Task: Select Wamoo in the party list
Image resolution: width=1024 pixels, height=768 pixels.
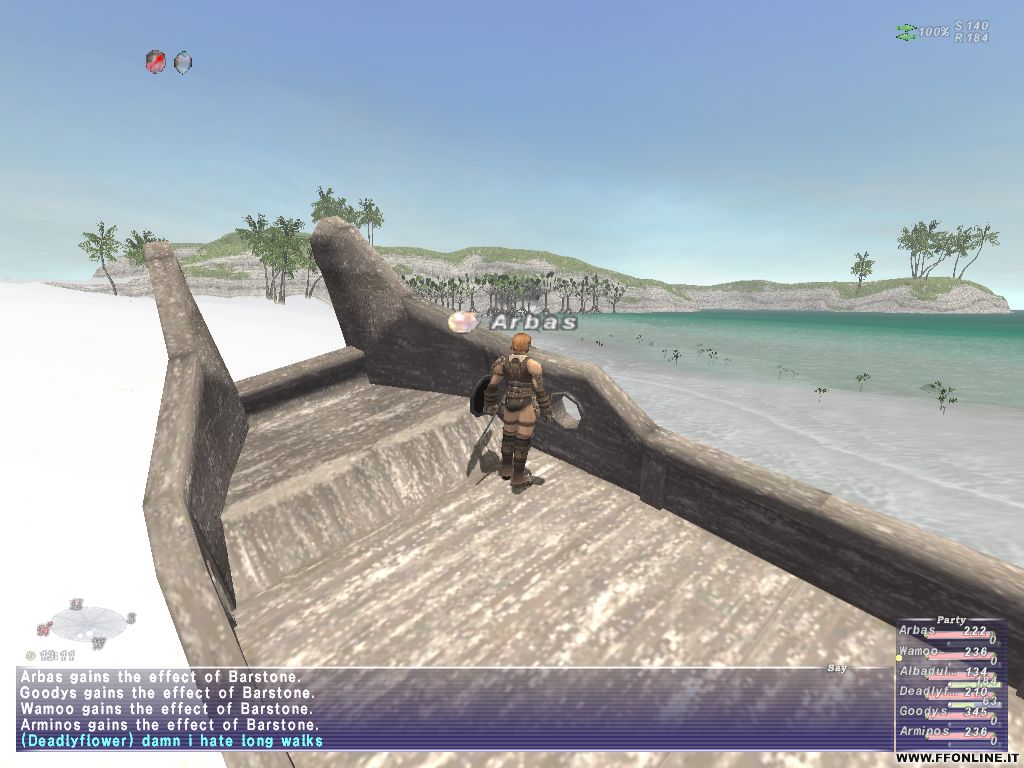Action: [918, 651]
